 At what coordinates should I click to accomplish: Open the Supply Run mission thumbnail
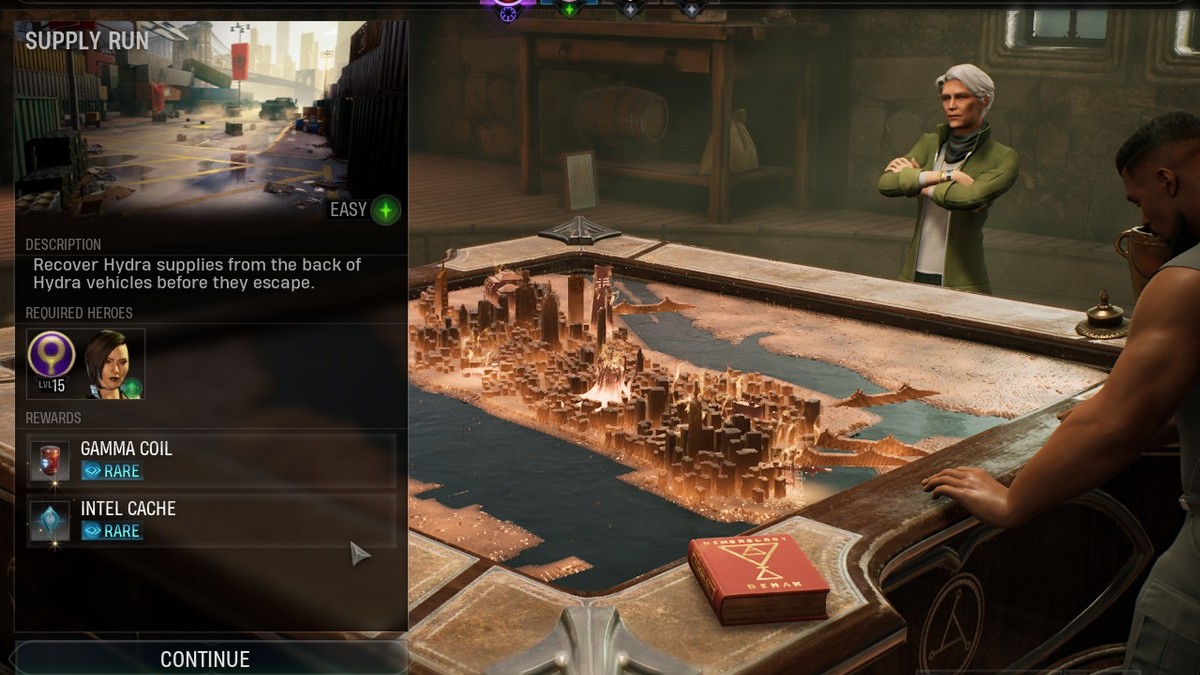tap(211, 120)
